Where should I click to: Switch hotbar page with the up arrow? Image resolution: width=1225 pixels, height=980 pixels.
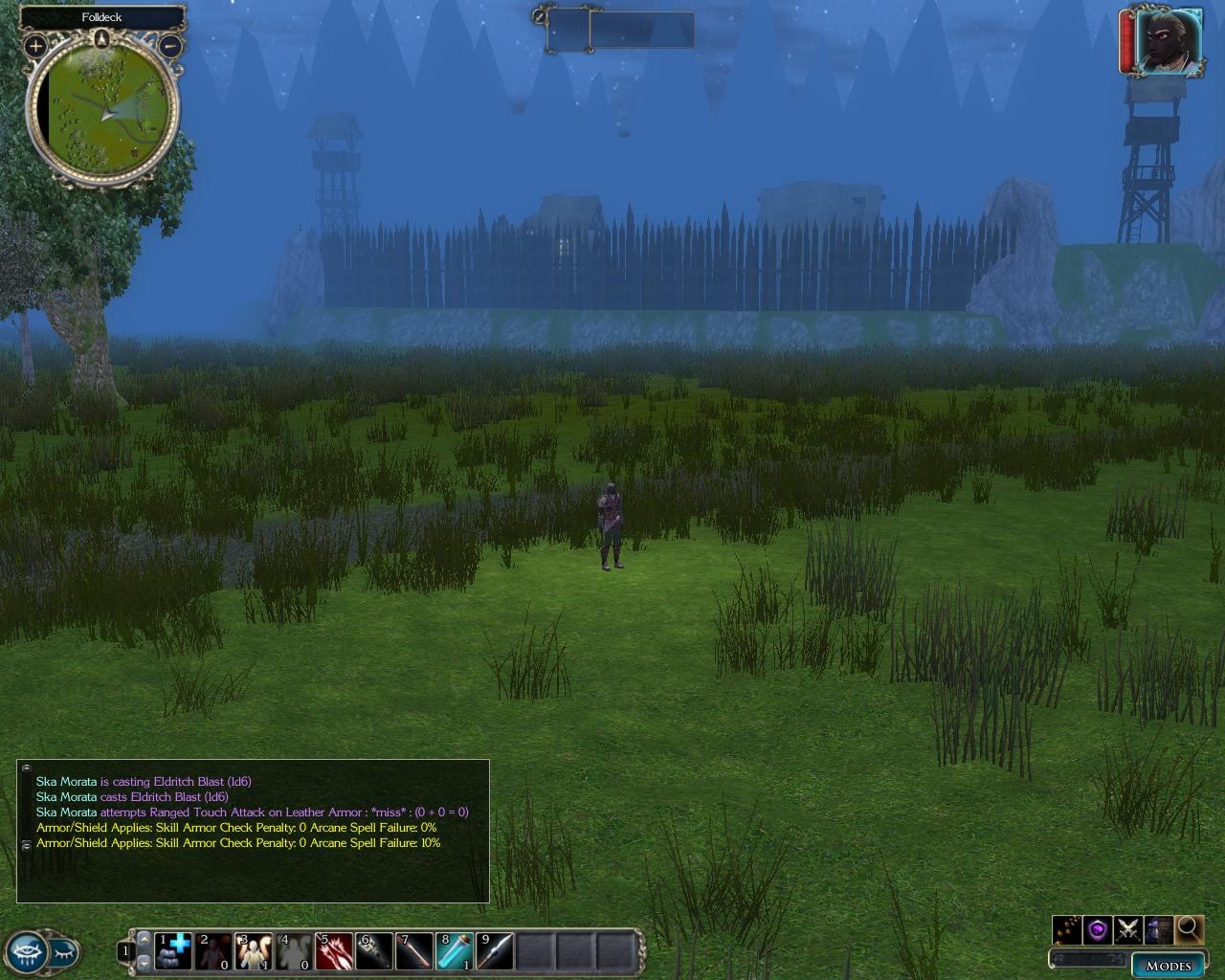coord(145,939)
